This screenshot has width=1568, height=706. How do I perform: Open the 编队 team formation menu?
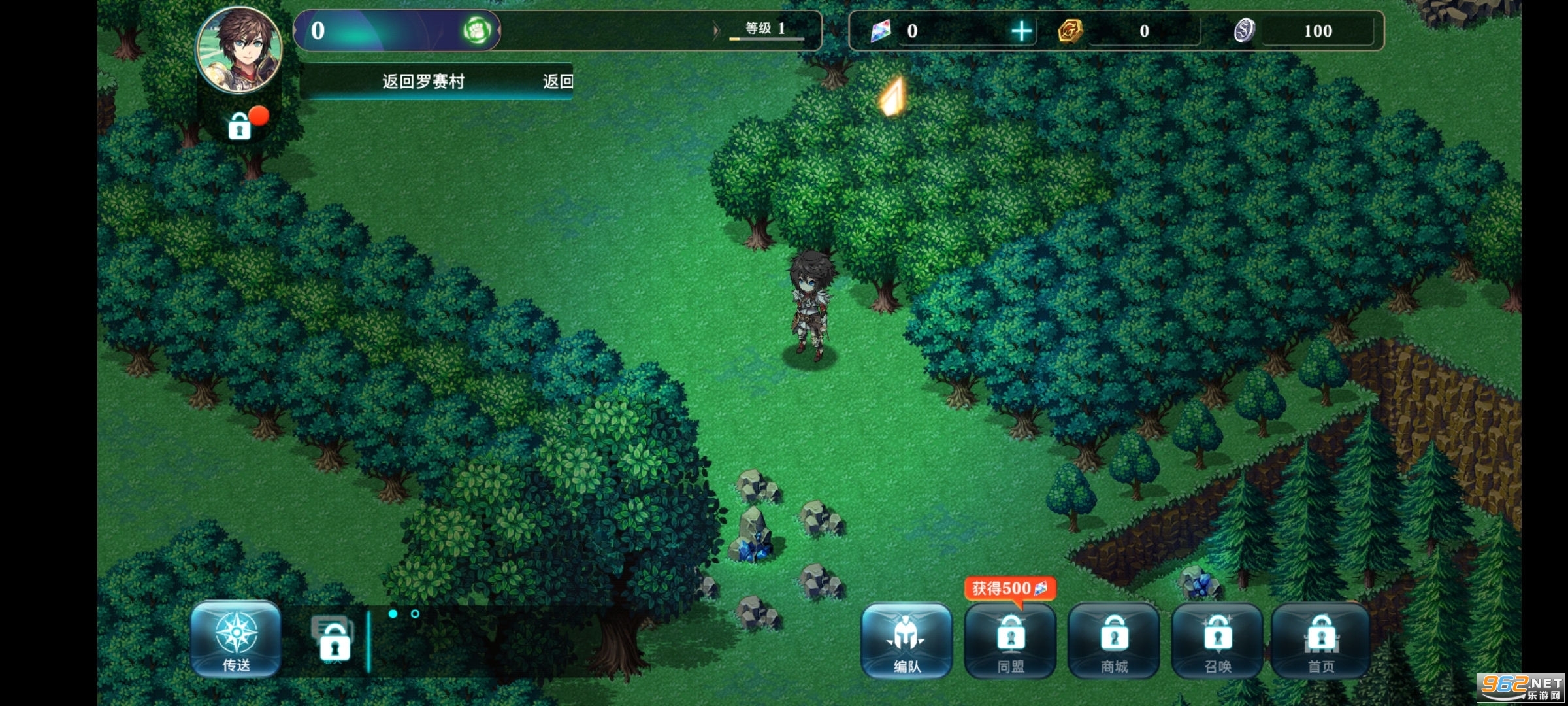click(906, 641)
